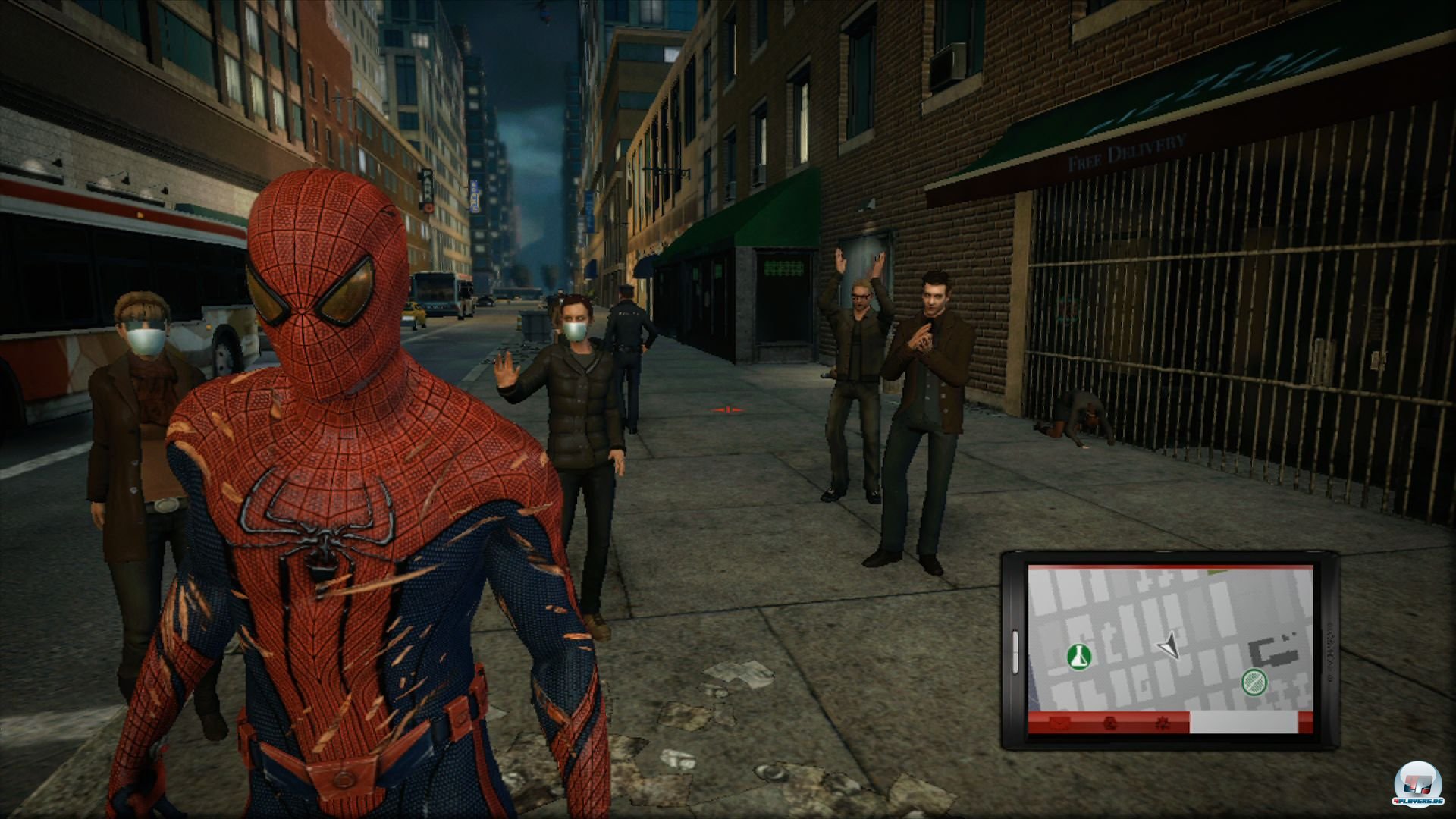Activate the red status bar atop the phone screen
1456x819 pixels.
click(x=1169, y=566)
